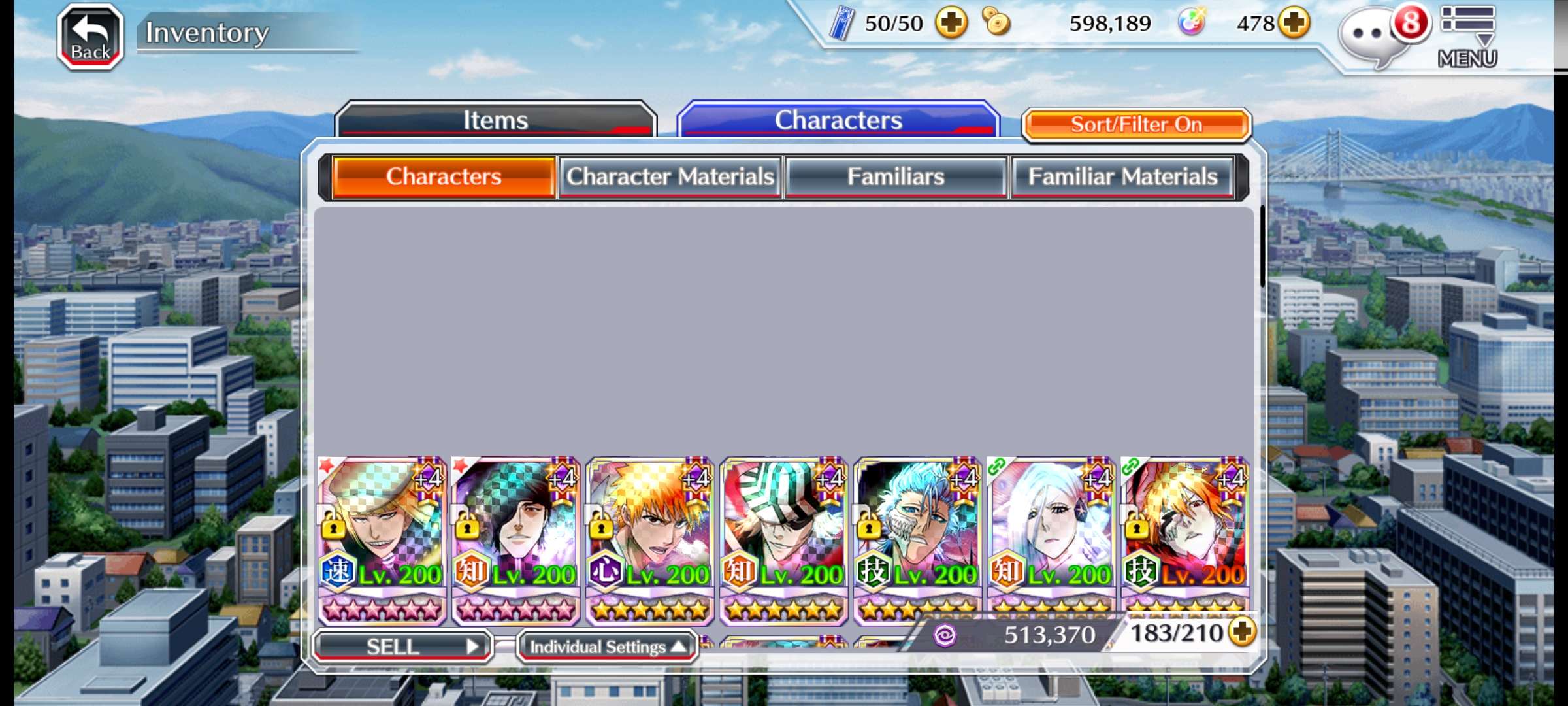Choose the orange Characters sub-tab

[444, 176]
